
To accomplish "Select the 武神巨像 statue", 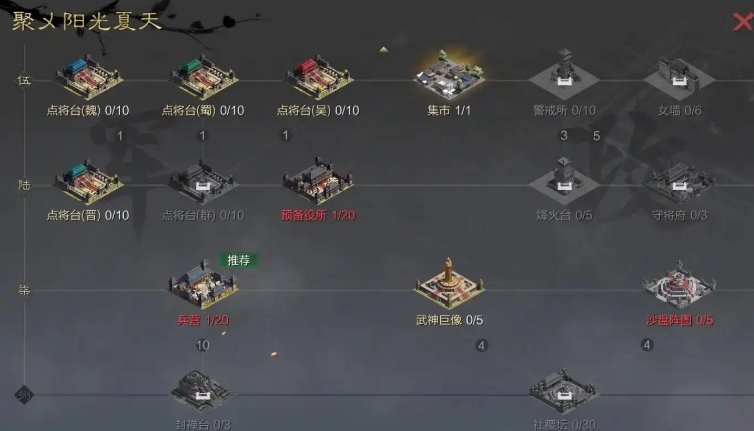I will point(449,284).
